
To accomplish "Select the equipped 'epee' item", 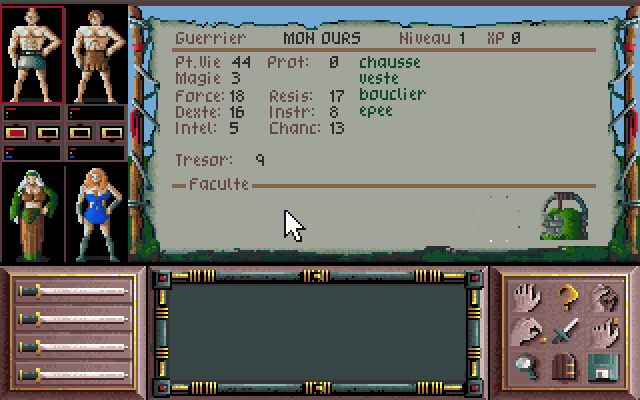I will tap(376, 111).
